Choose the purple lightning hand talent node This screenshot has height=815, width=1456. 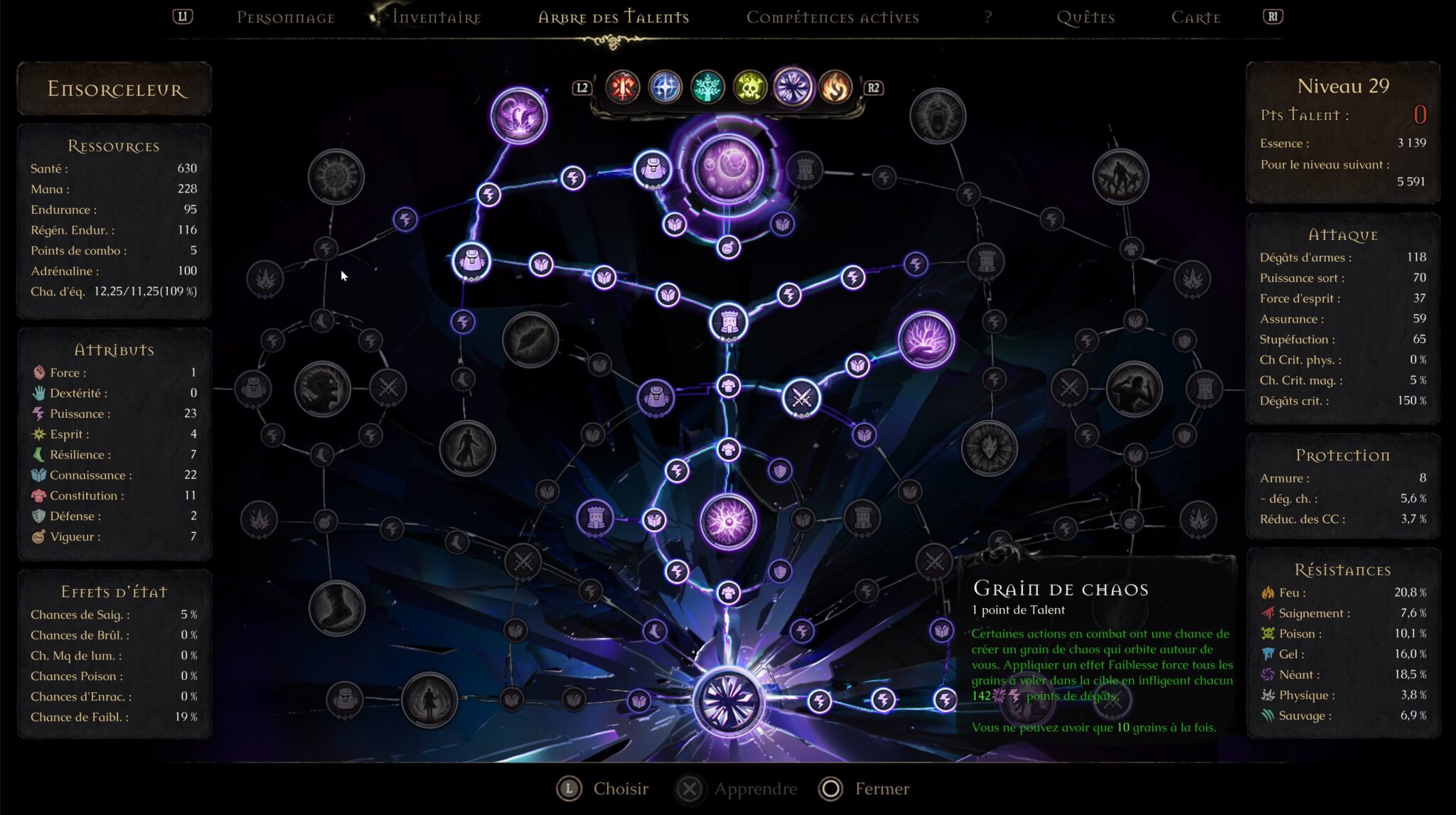tap(926, 339)
